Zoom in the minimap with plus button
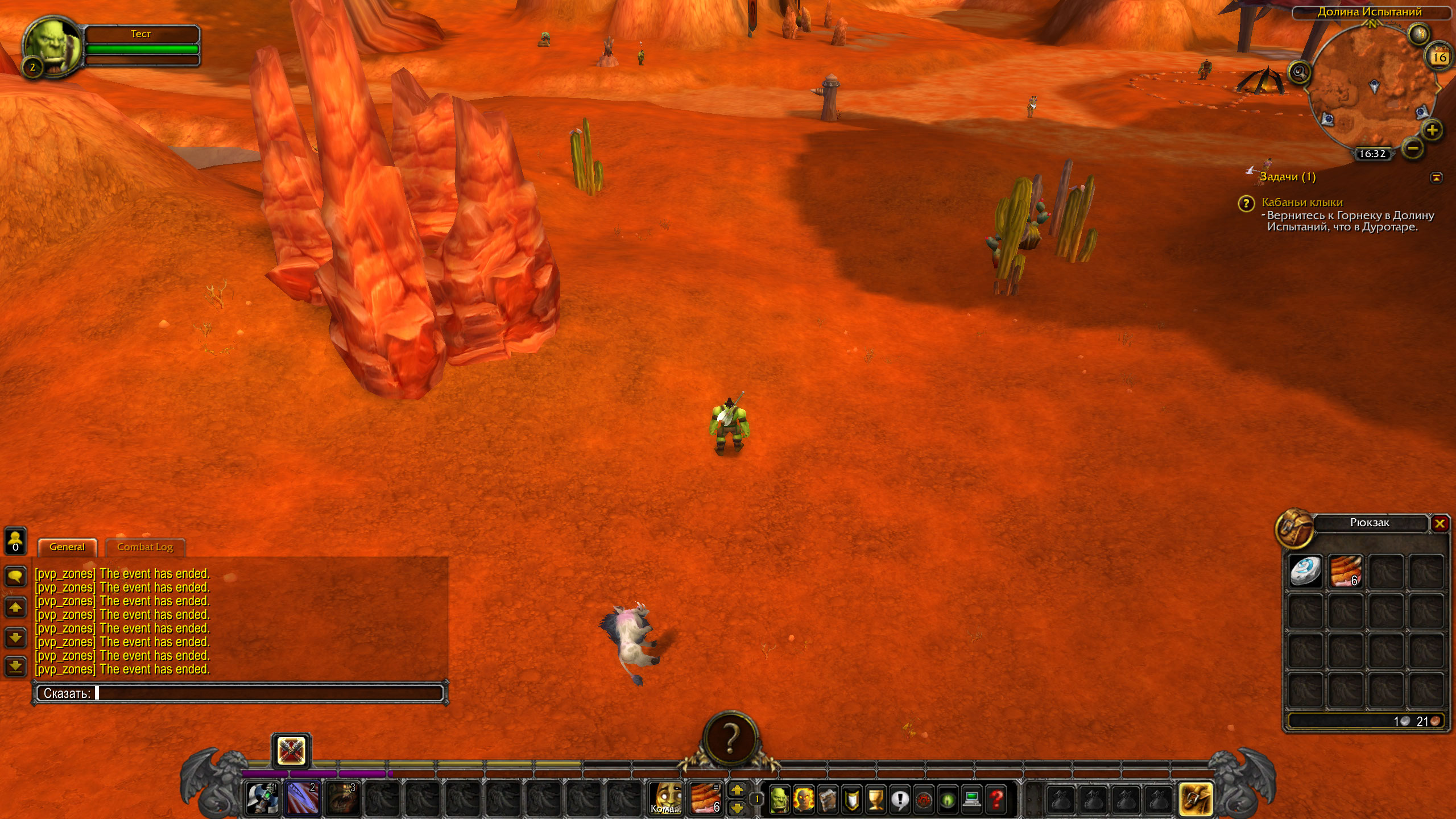This screenshot has width=1456, height=819. tap(1432, 131)
